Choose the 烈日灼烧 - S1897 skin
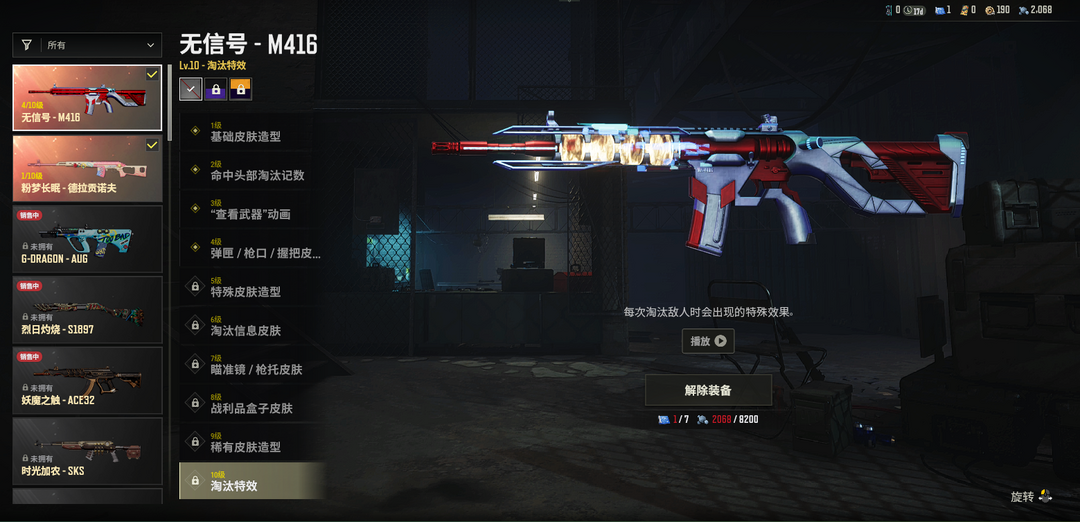Viewport: 1080px width, 522px height. point(87,310)
